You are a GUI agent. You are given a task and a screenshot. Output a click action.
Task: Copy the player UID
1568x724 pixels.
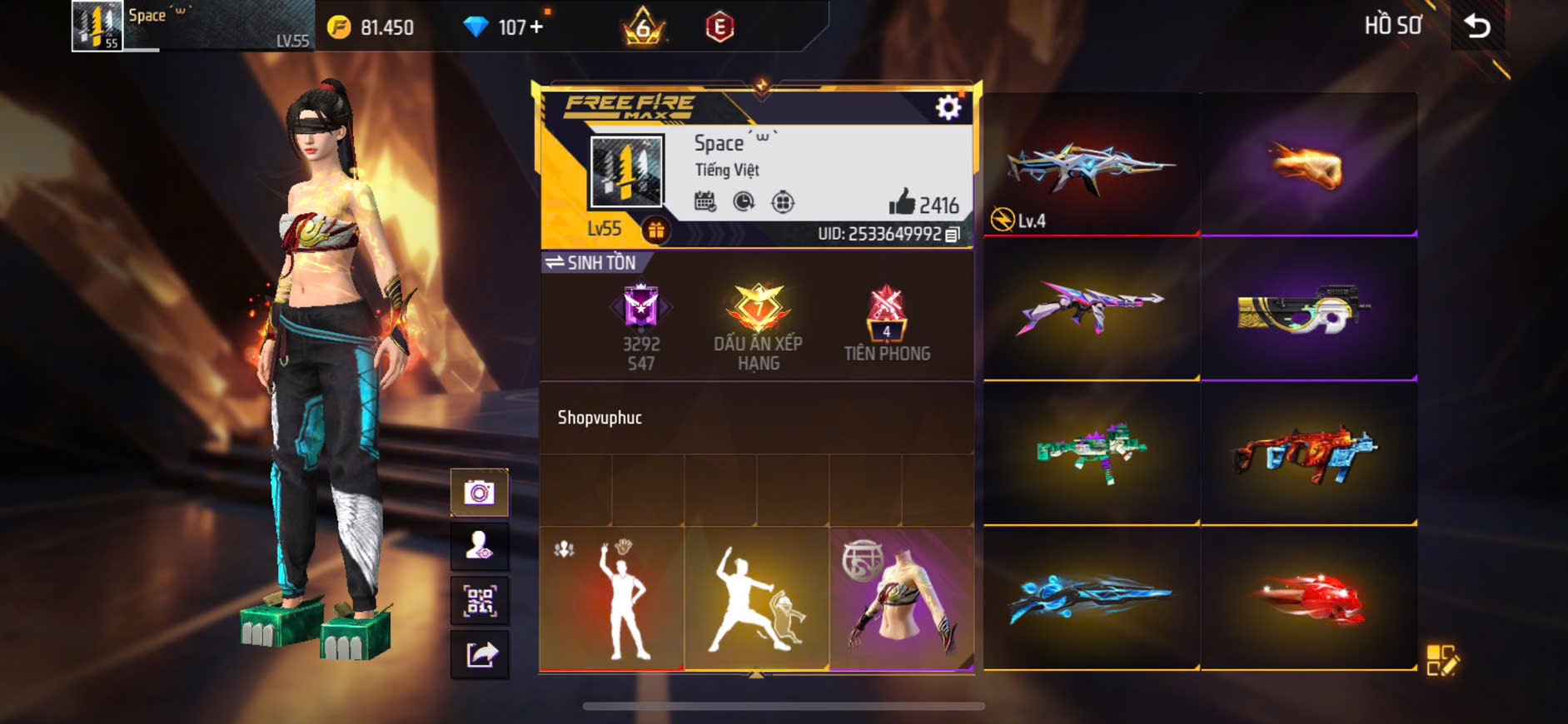point(953,235)
